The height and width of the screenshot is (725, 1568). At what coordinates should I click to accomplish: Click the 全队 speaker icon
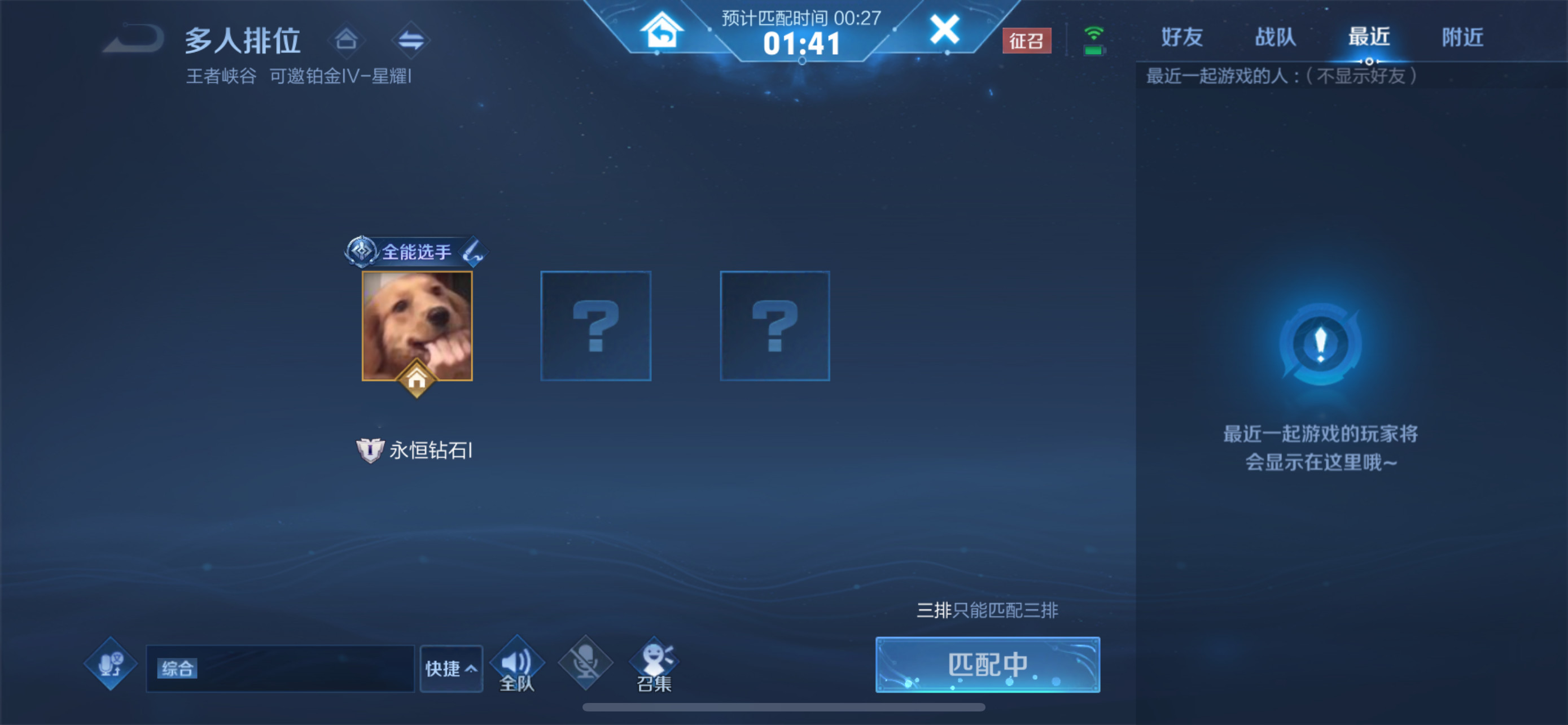(517, 662)
